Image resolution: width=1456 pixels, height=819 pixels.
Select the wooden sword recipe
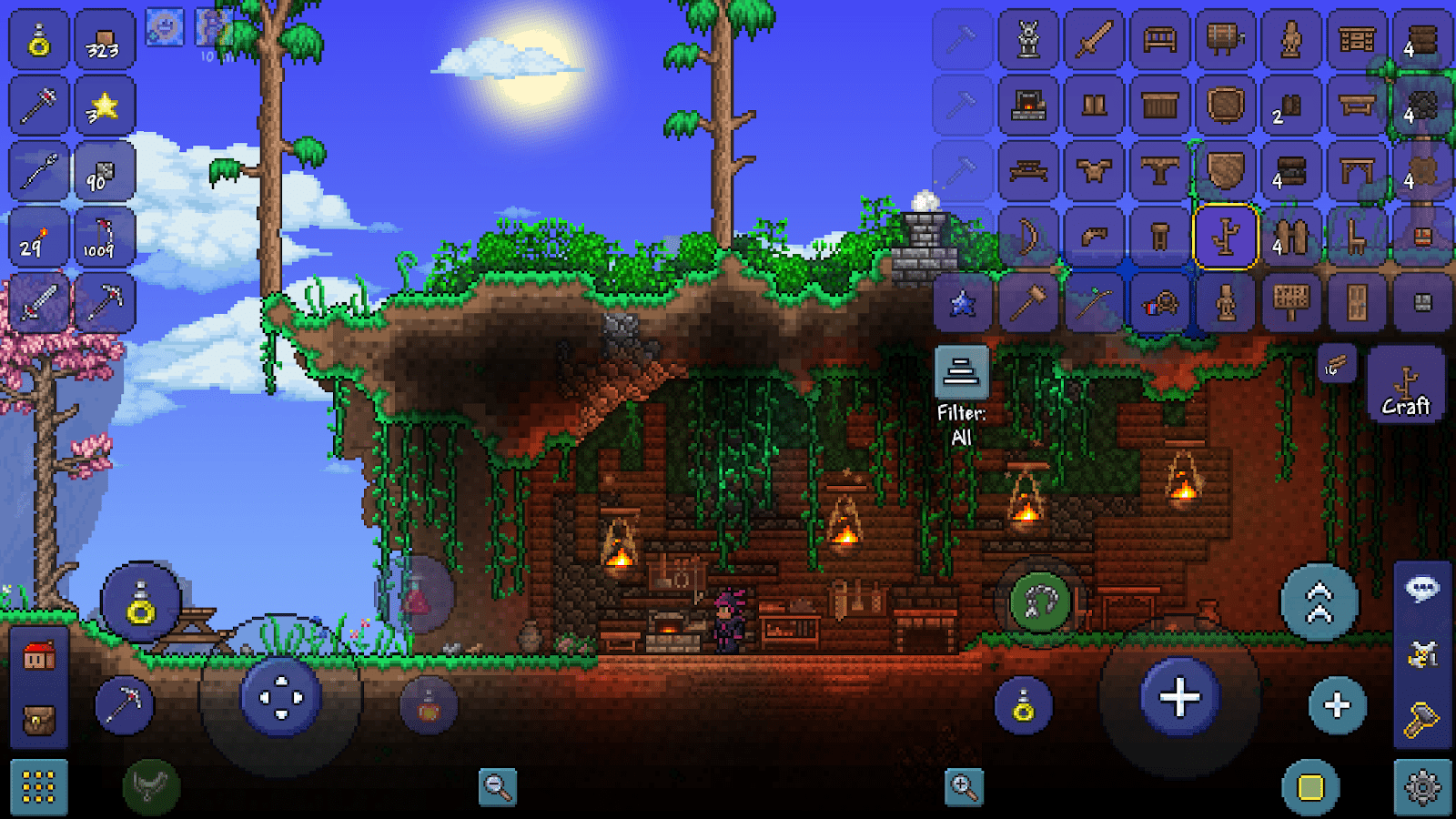pyautogui.click(x=1095, y=40)
